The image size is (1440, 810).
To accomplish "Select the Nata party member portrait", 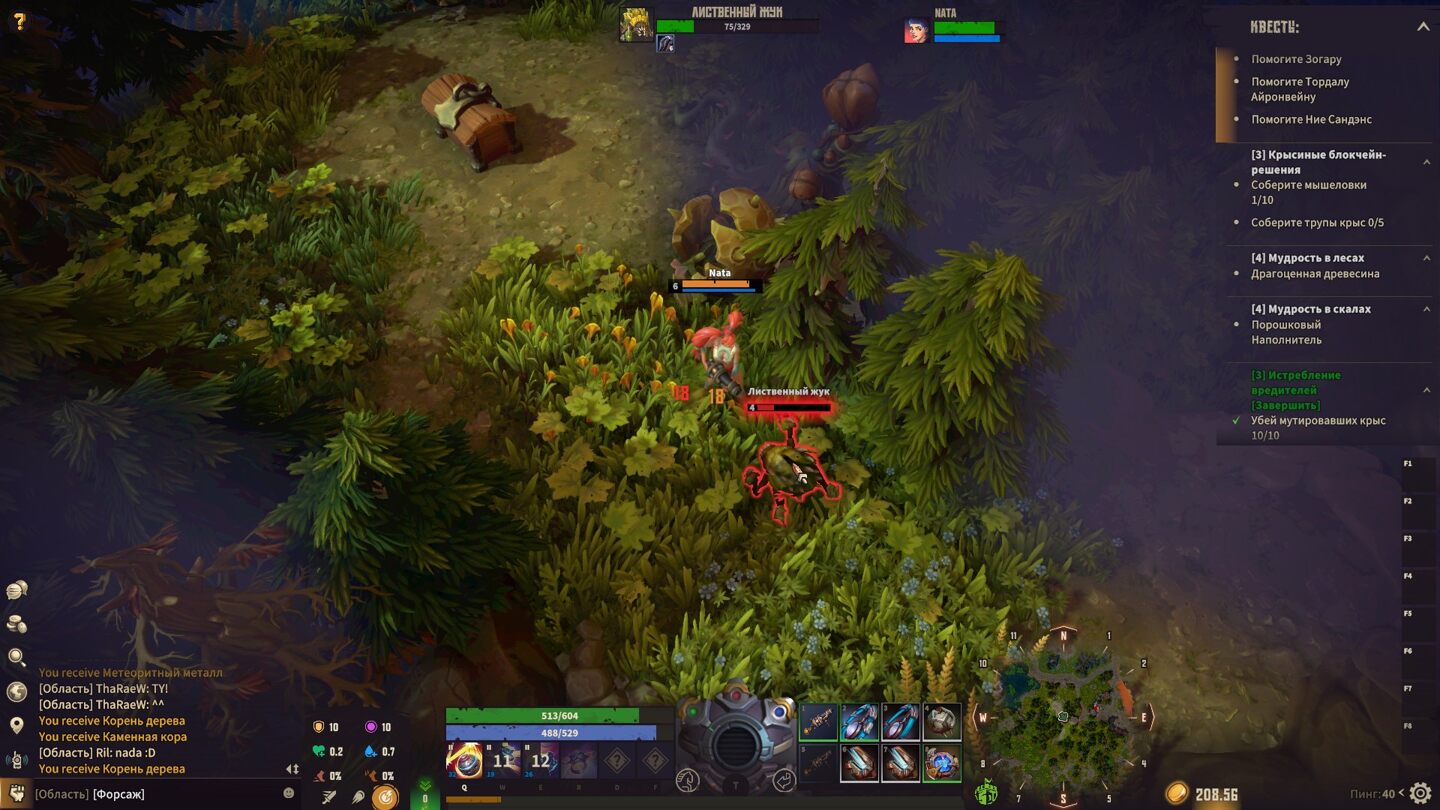I will [x=915, y=31].
